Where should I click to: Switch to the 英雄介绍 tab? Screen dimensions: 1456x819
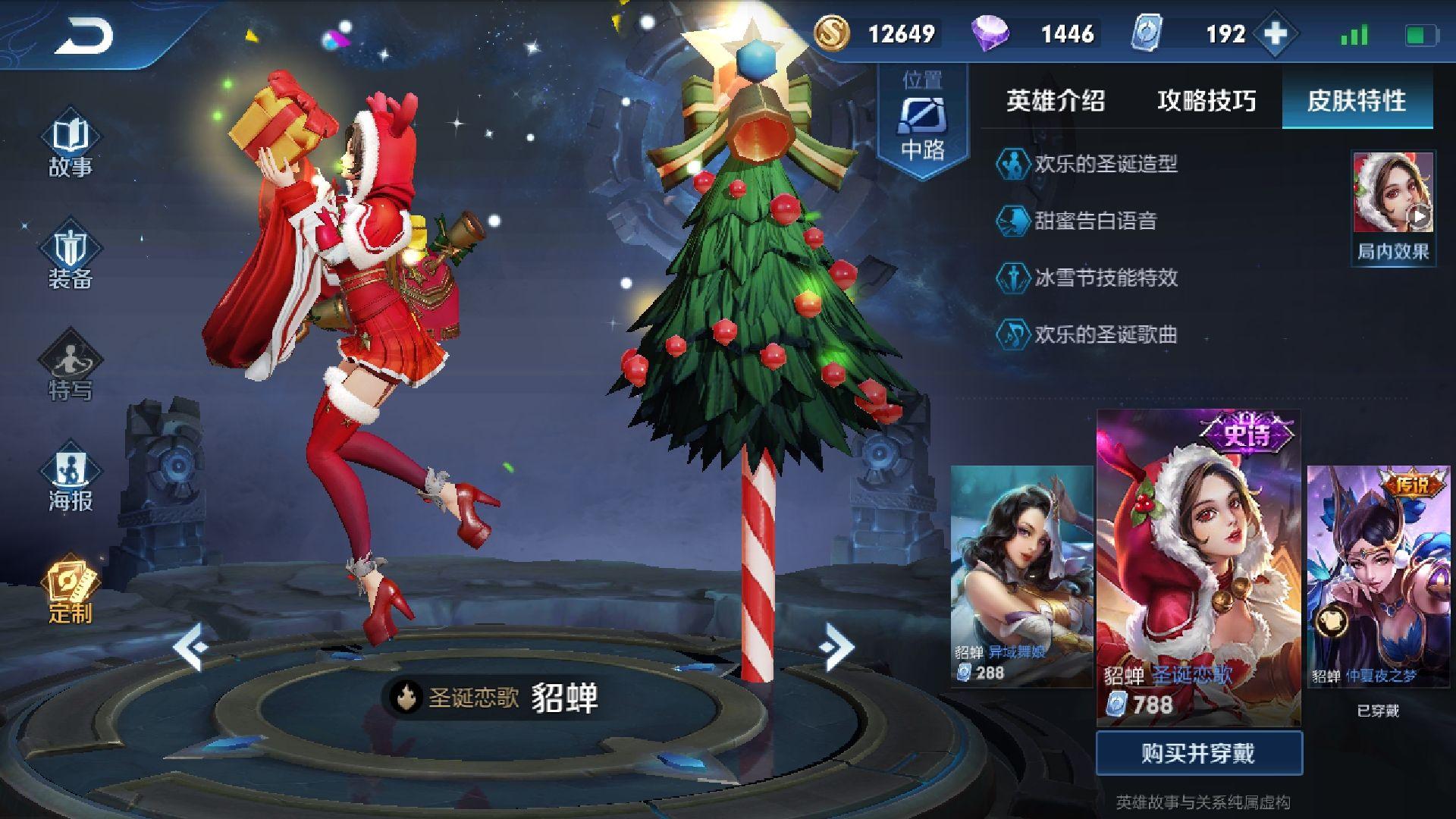point(1055,100)
